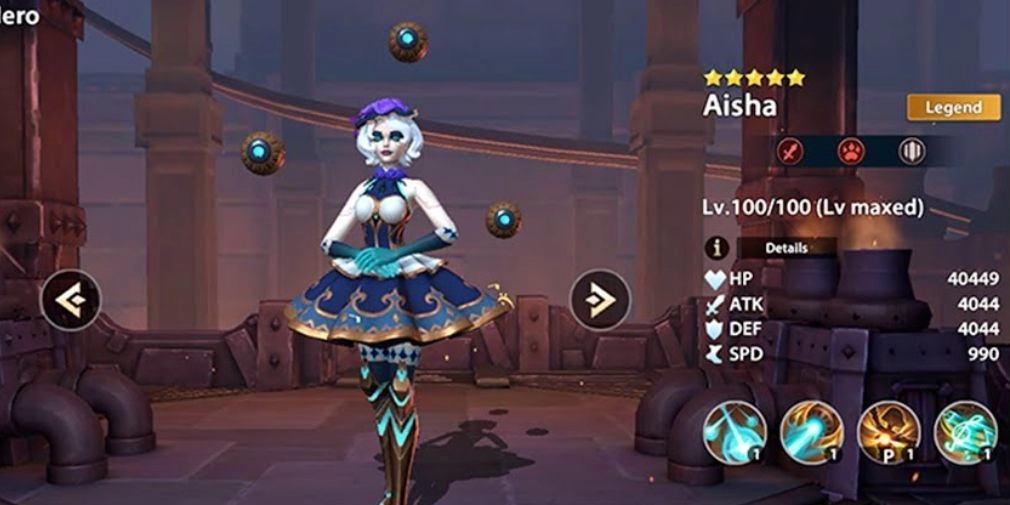Click the info icon beside Details
The image size is (1010, 505).
716,247
